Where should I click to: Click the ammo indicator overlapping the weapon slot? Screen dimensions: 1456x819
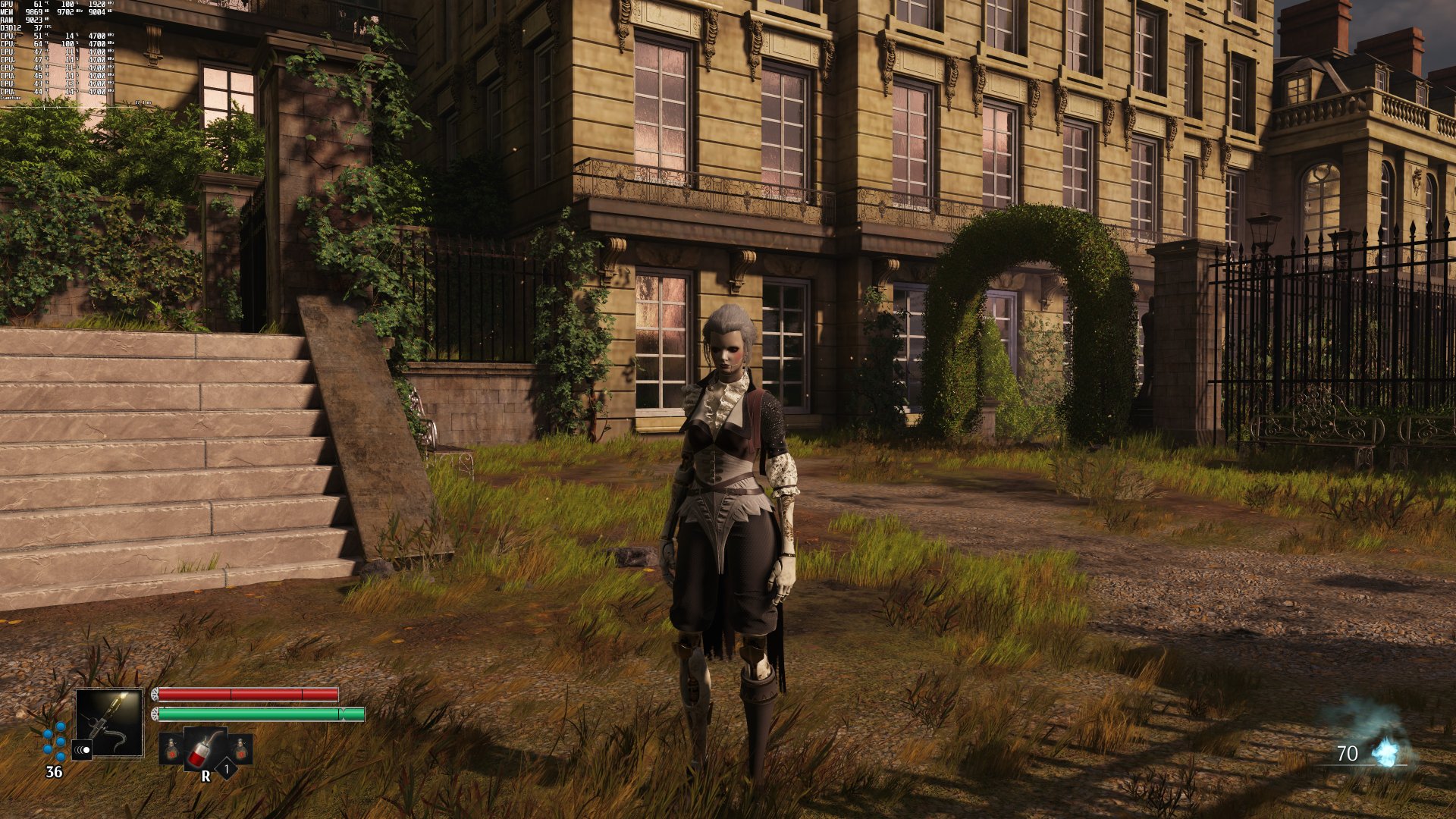point(83,750)
